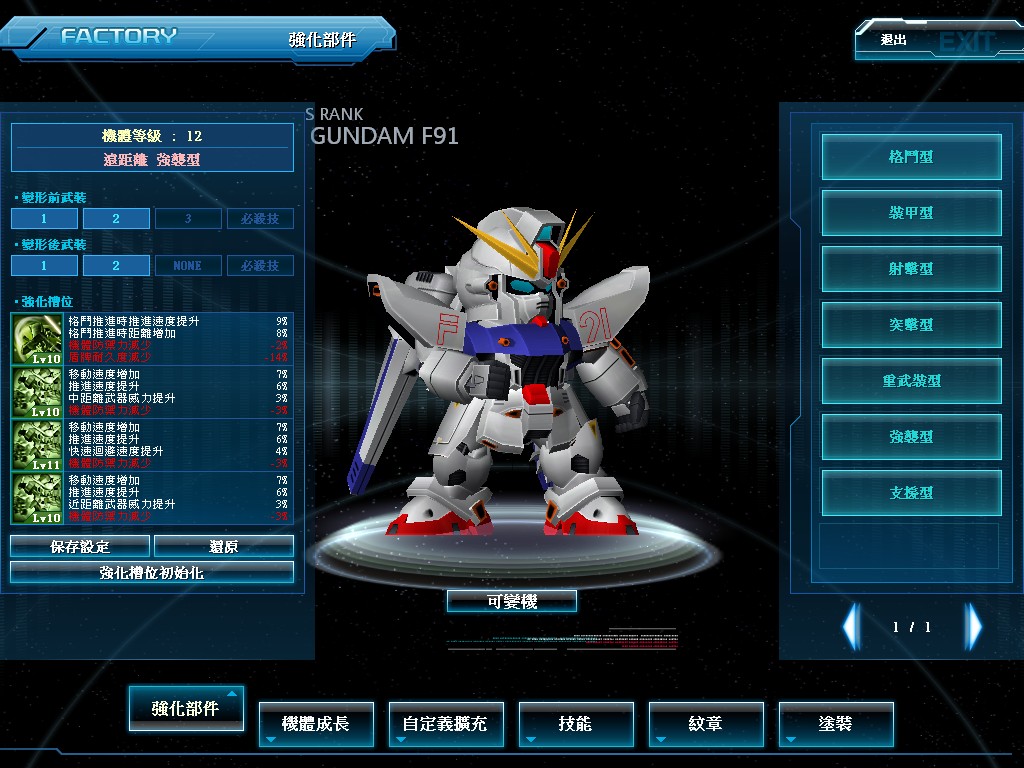The width and height of the screenshot is (1024, 768).
Task: Select the 強化部件 tab
Action: pos(186,708)
